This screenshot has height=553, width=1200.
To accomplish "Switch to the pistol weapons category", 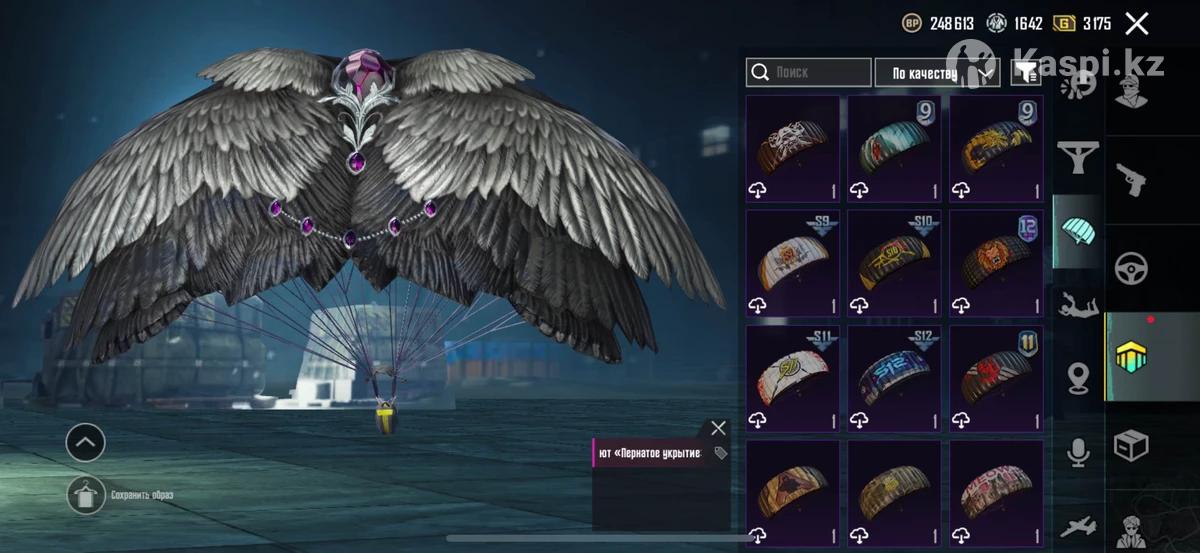I will click(1131, 180).
